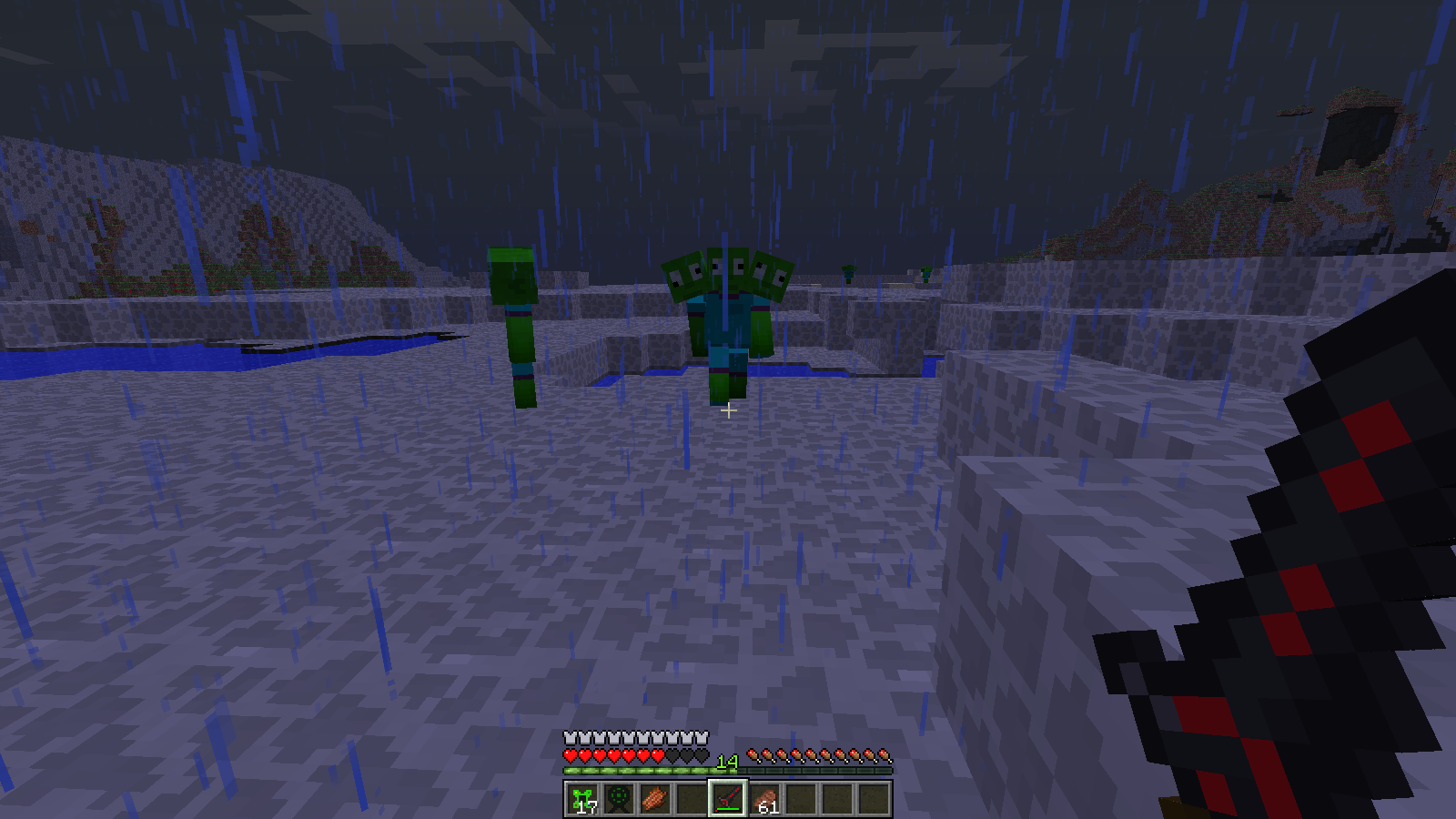Click the glowing ender eye item in slot two

pos(621,797)
